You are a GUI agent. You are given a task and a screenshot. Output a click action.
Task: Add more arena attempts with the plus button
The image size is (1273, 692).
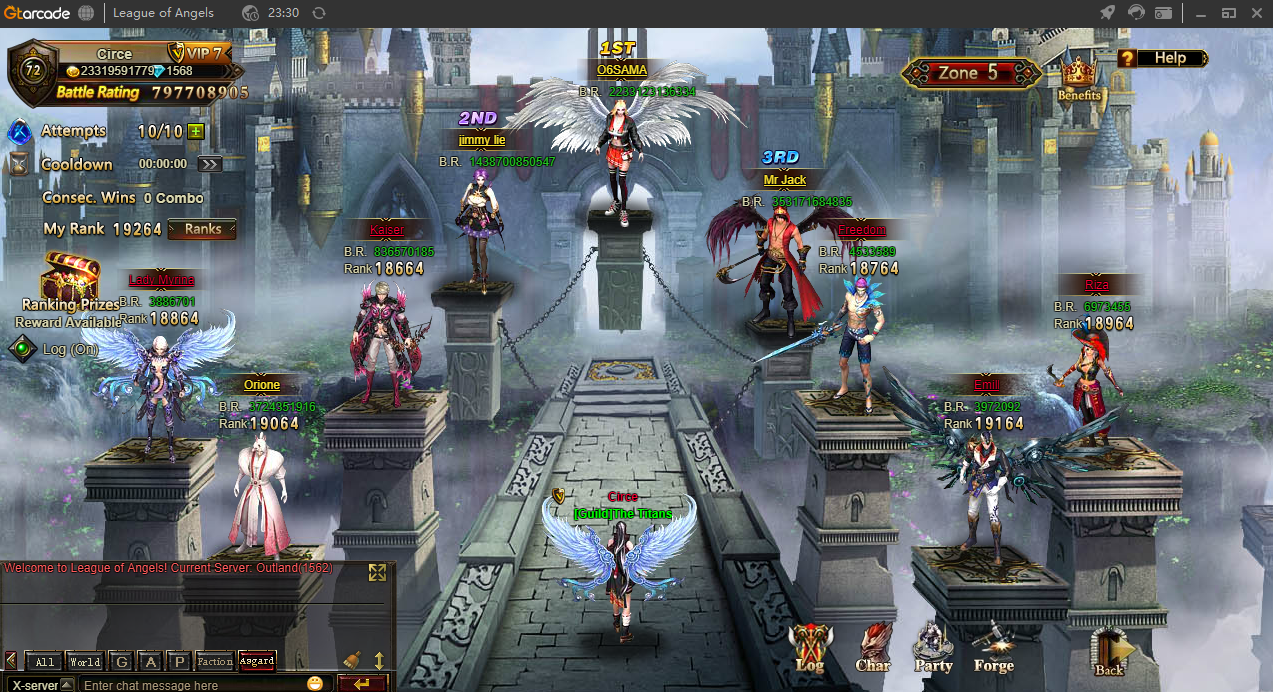[196, 131]
